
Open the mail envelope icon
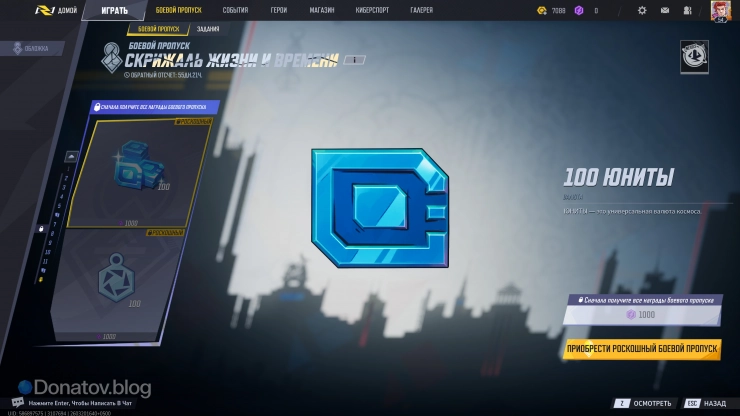[x=666, y=10]
